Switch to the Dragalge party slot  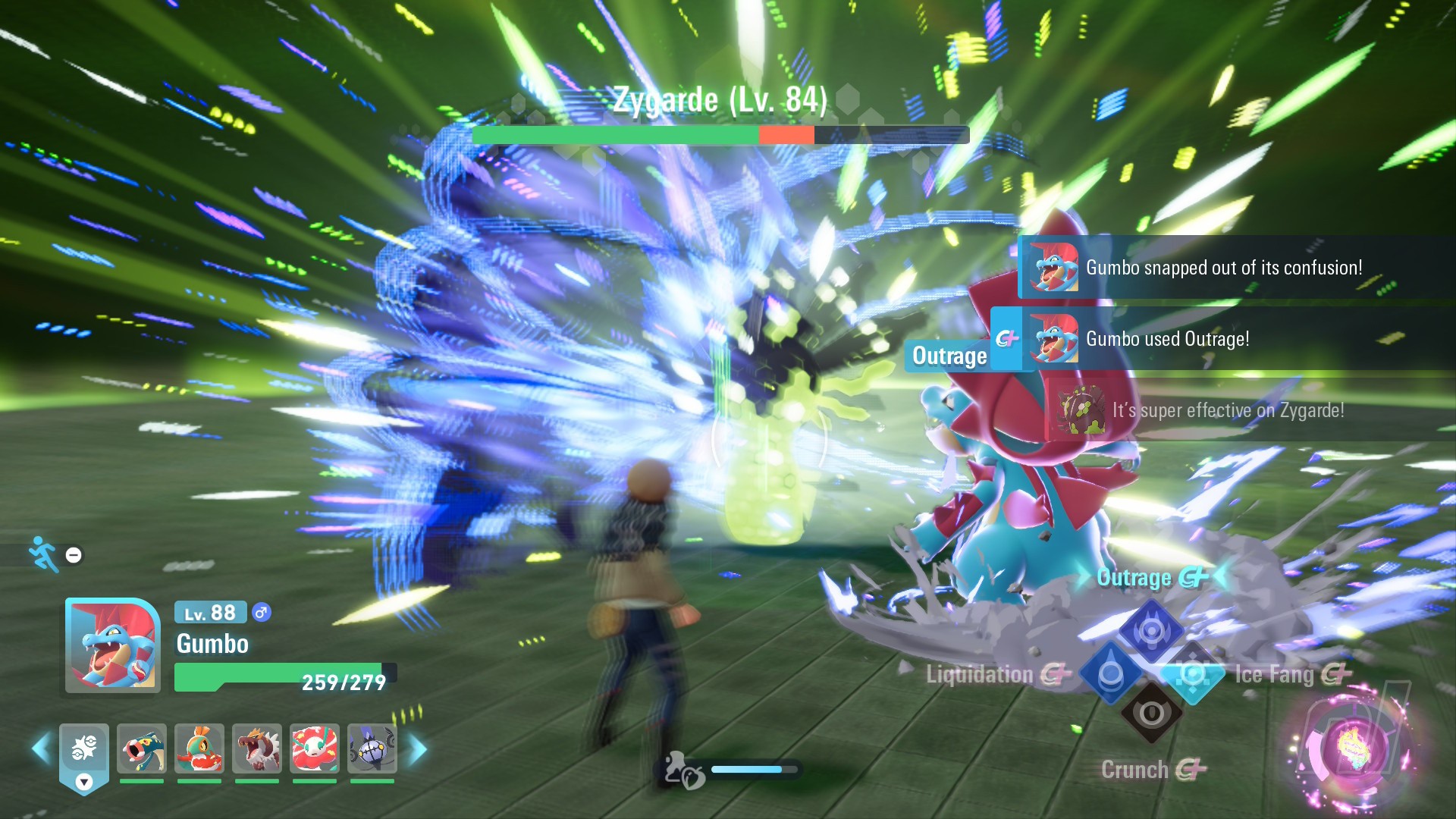tap(142, 748)
